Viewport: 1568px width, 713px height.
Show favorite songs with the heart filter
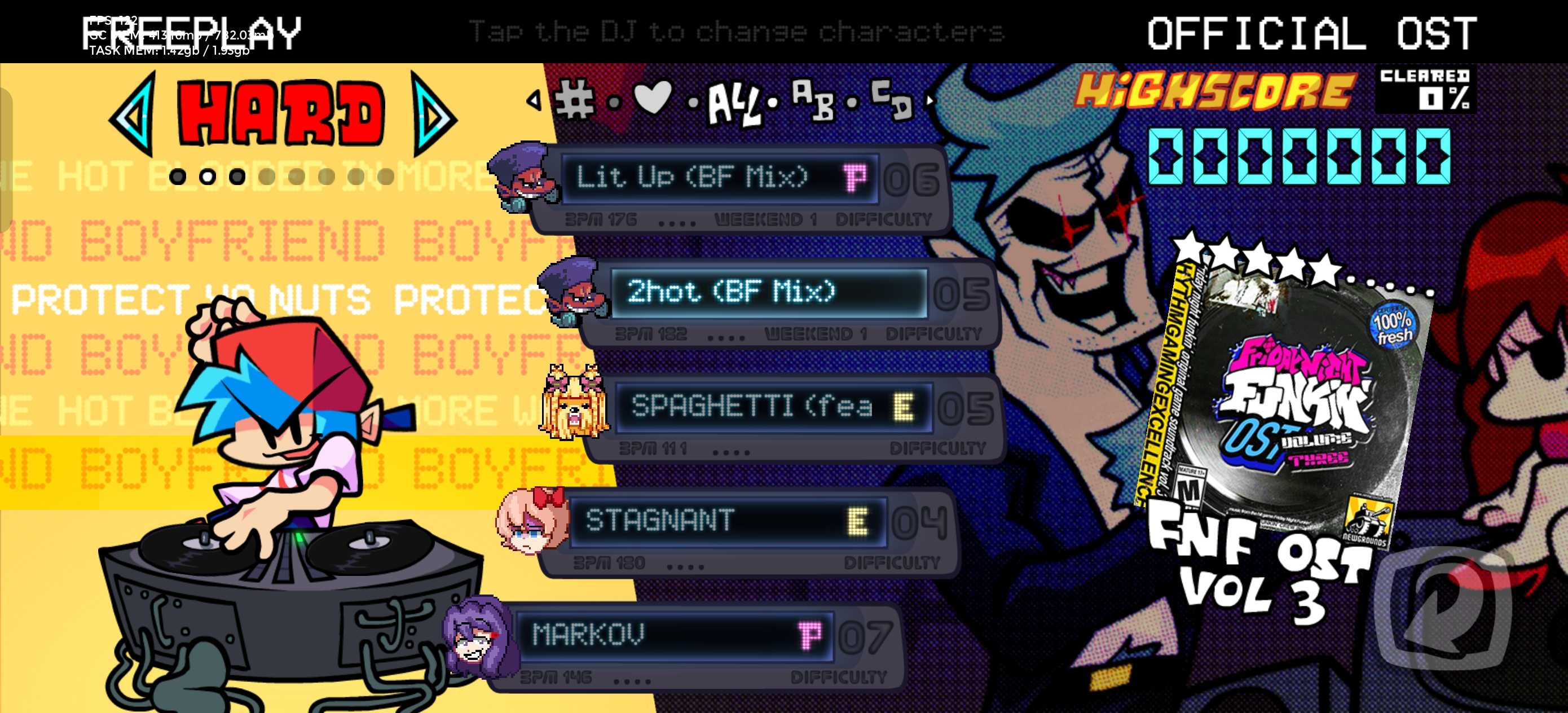[653, 98]
